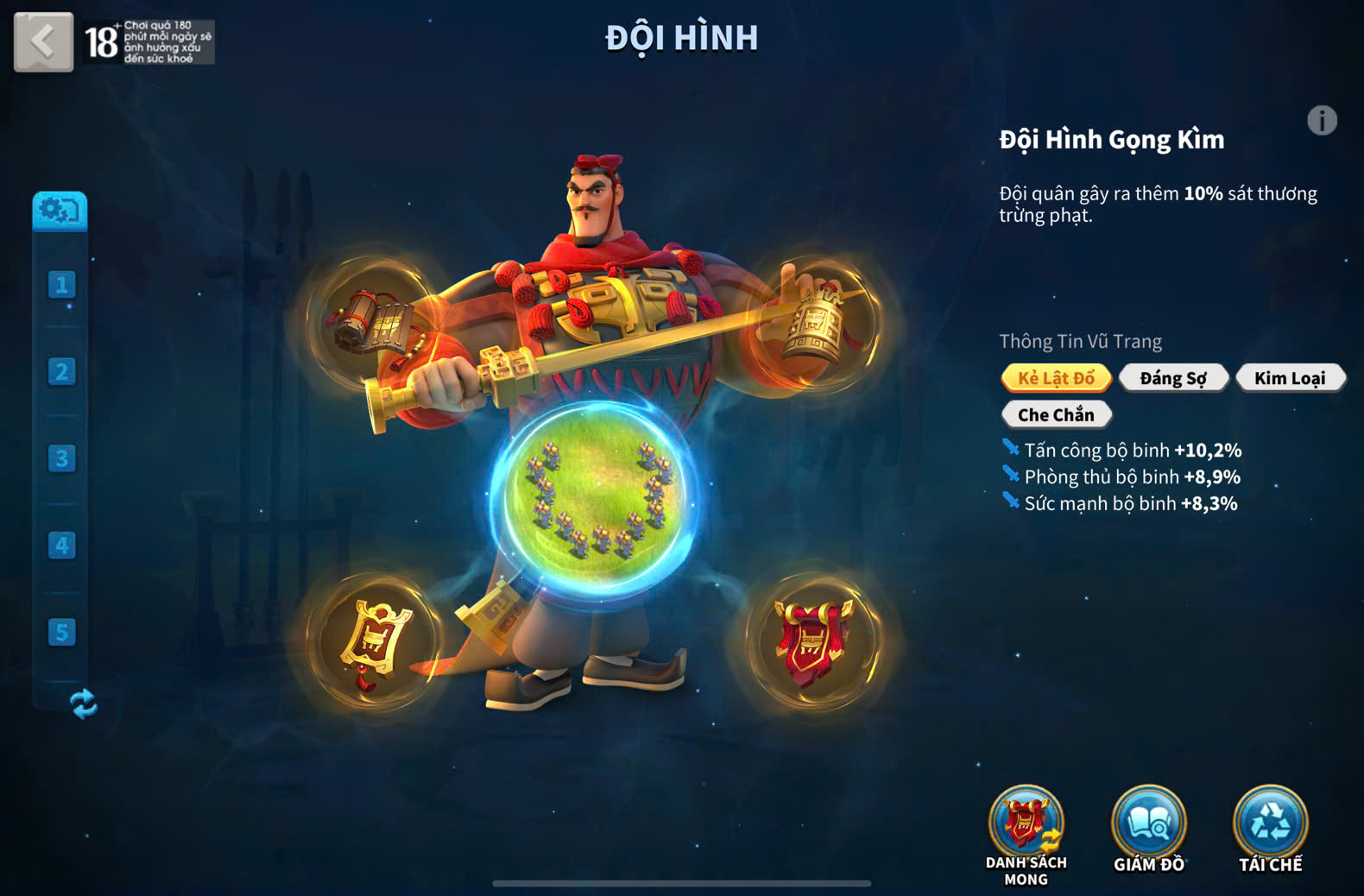
Task: Select the Đáng Sợ tag
Action: point(1173,378)
